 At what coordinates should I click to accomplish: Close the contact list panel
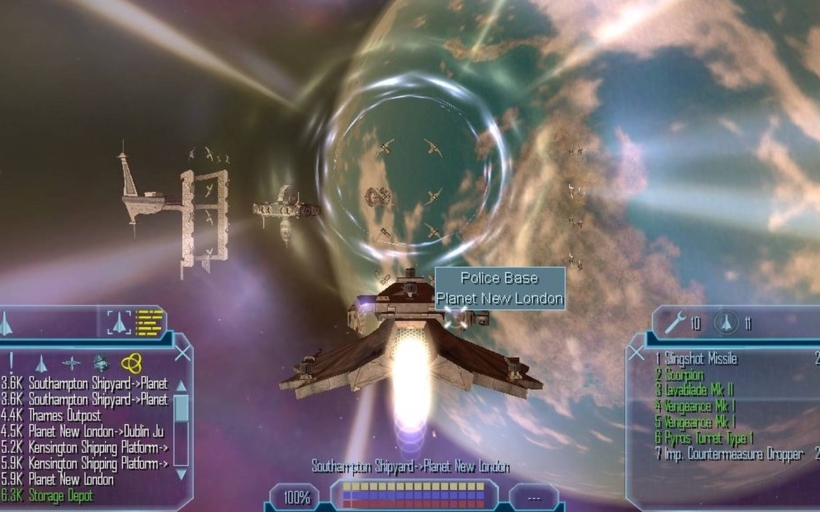tap(182, 352)
